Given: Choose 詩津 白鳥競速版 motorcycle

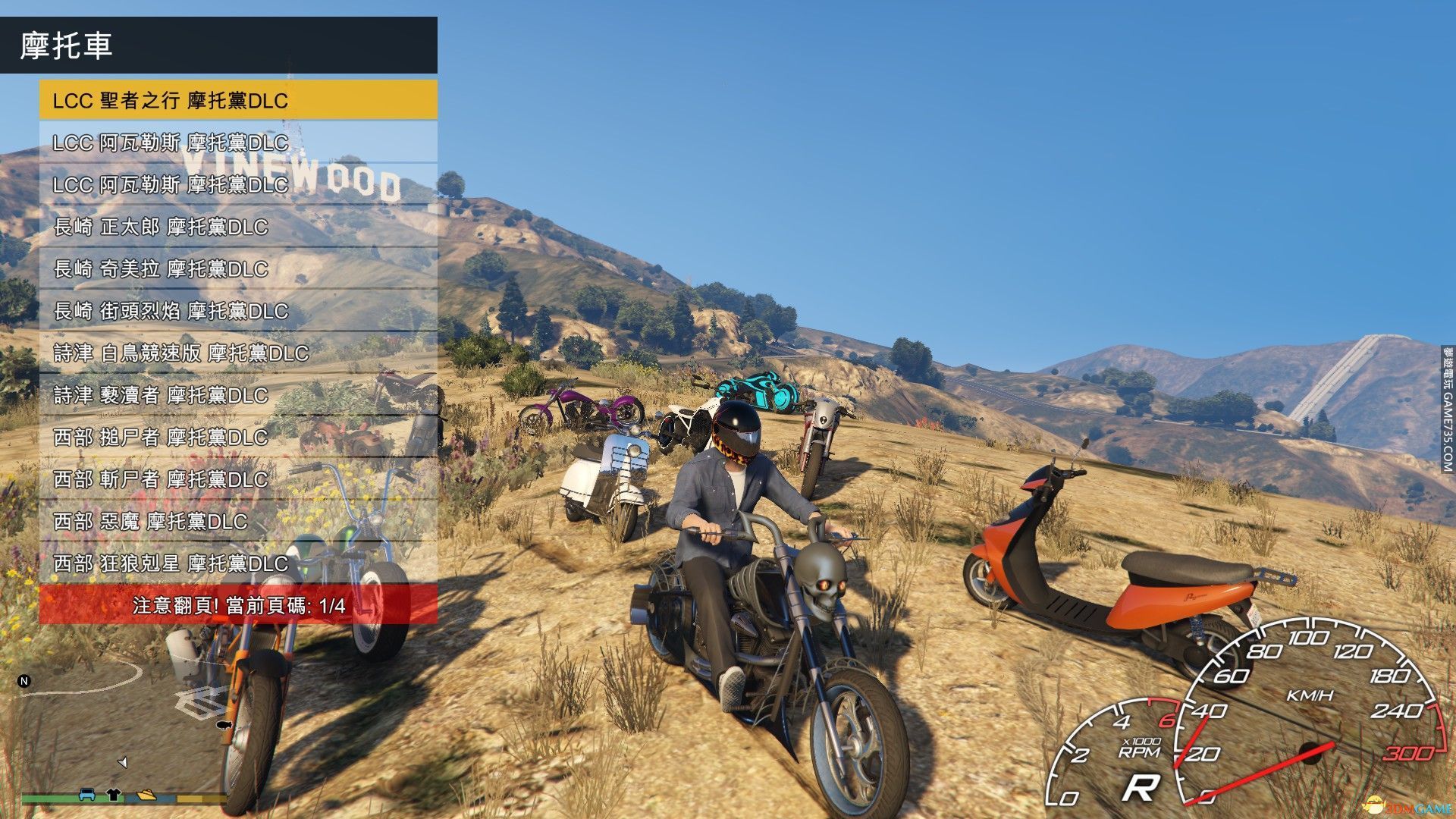Looking at the screenshot, I should pyautogui.click(x=238, y=353).
